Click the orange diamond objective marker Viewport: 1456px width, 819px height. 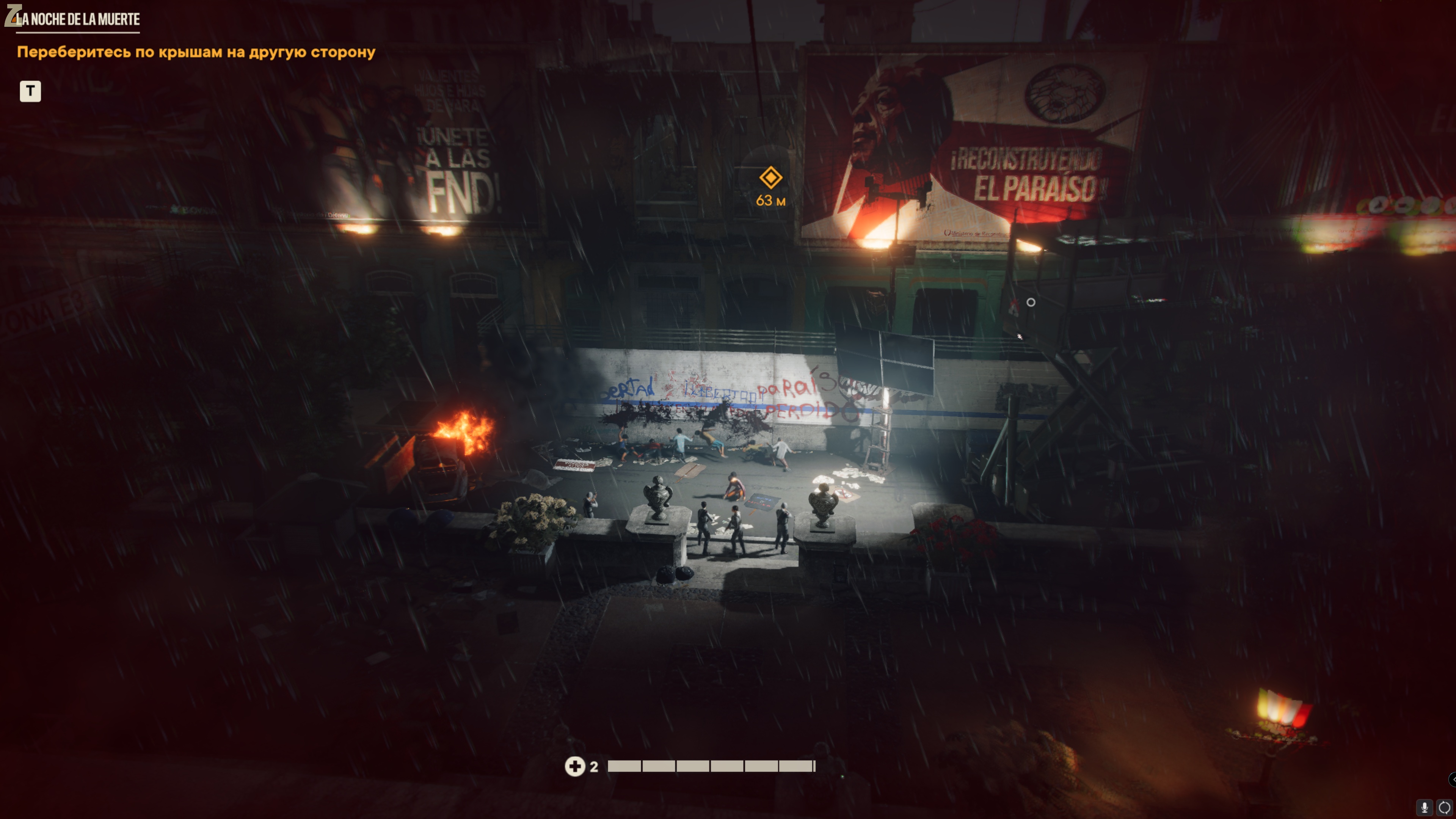770,177
